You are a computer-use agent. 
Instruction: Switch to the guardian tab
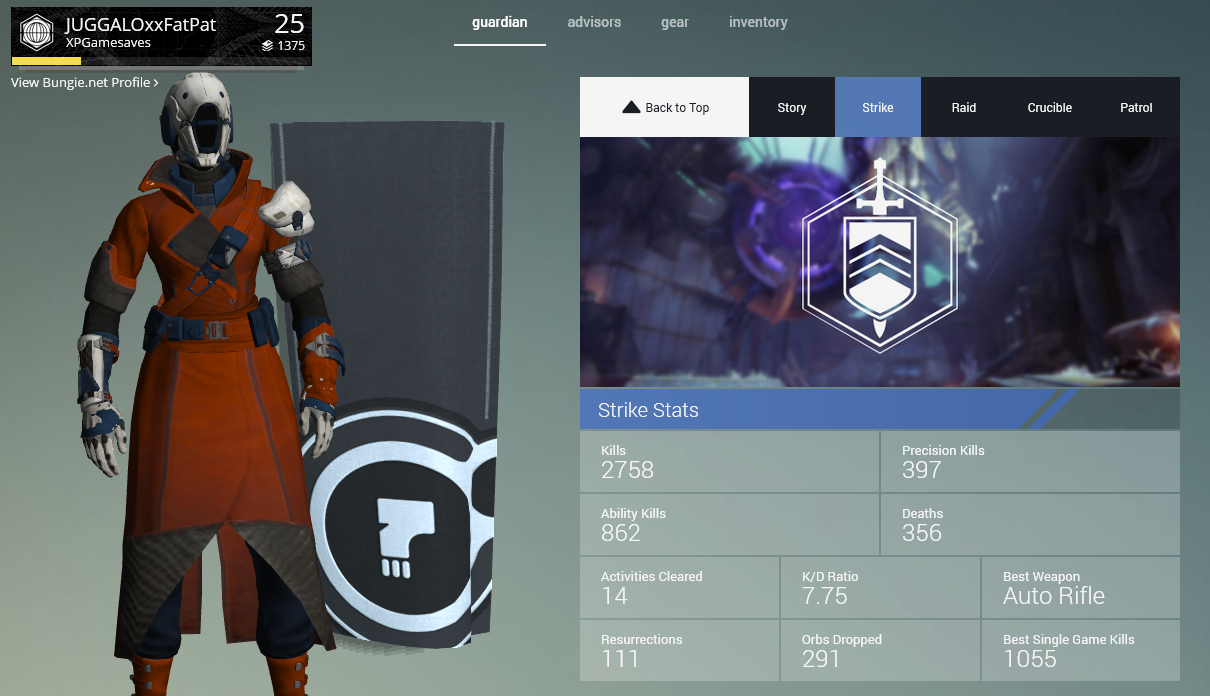[x=500, y=23]
